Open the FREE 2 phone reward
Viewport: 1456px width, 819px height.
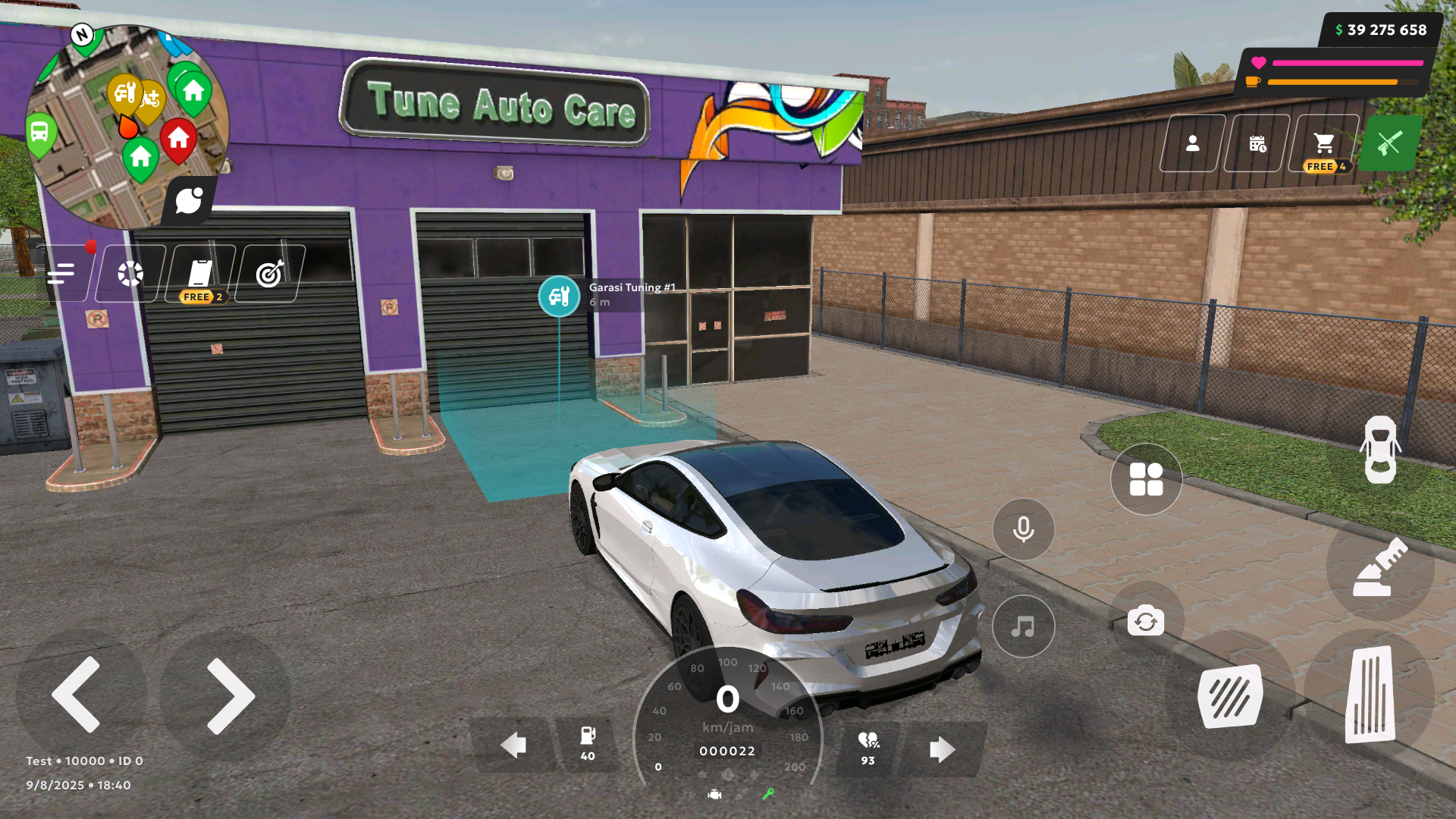click(200, 275)
